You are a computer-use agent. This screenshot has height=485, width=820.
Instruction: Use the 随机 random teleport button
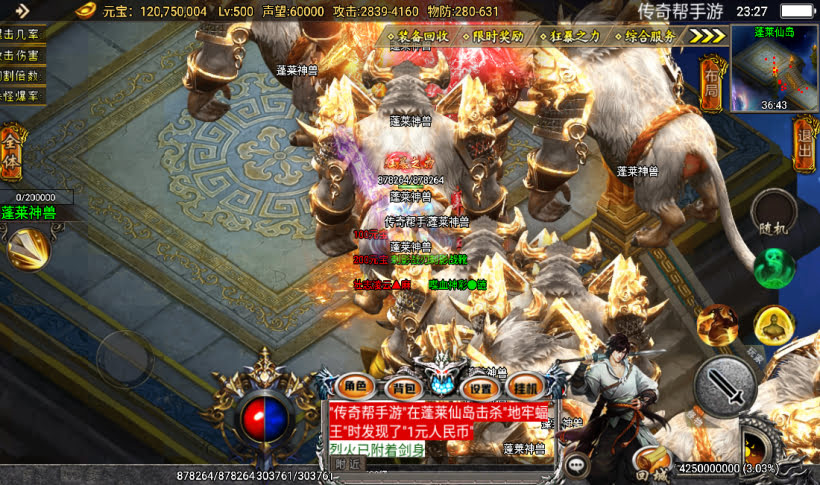click(x=774, y=211)
